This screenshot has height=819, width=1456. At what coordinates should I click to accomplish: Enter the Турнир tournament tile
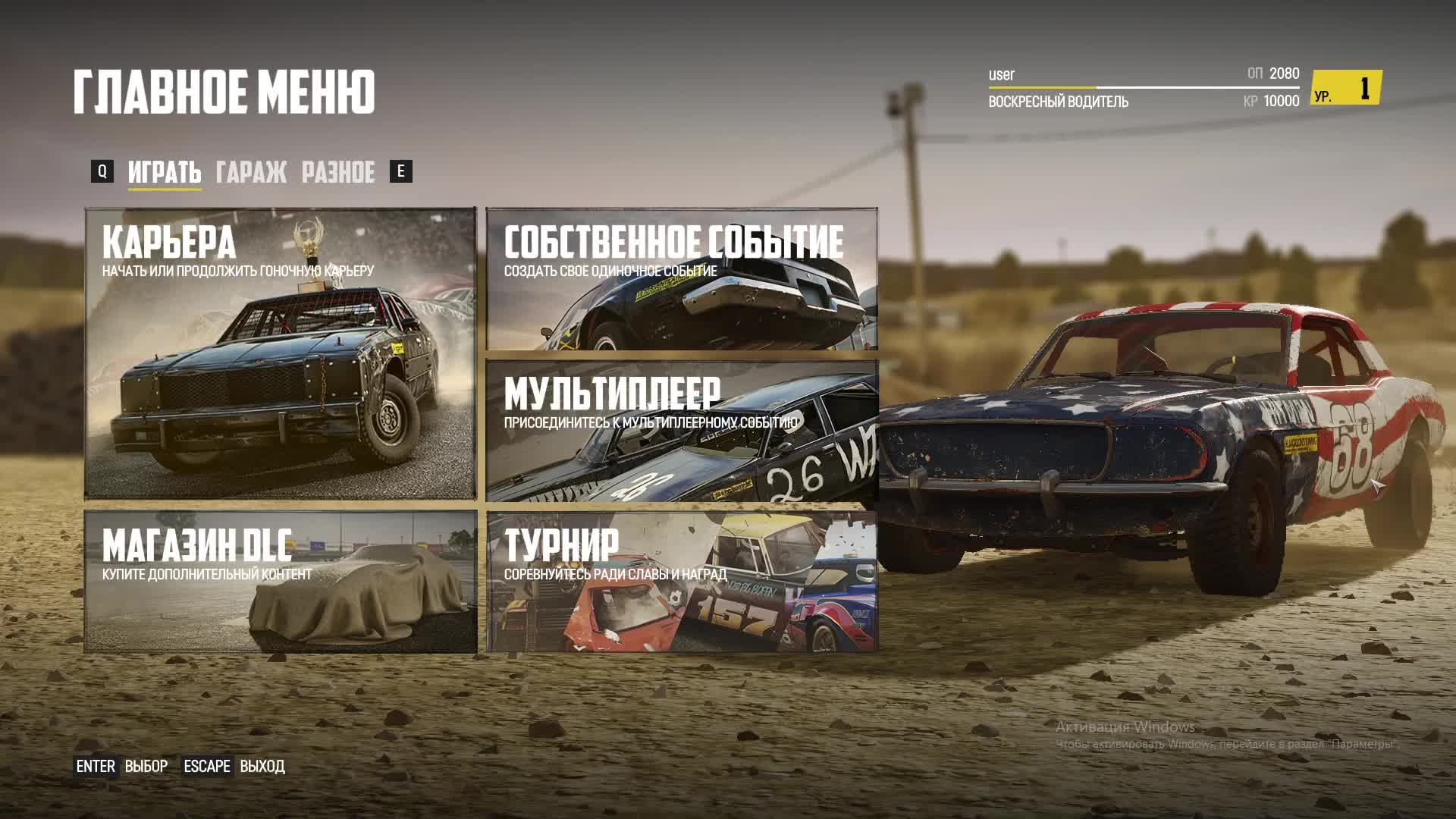[681, 581]
